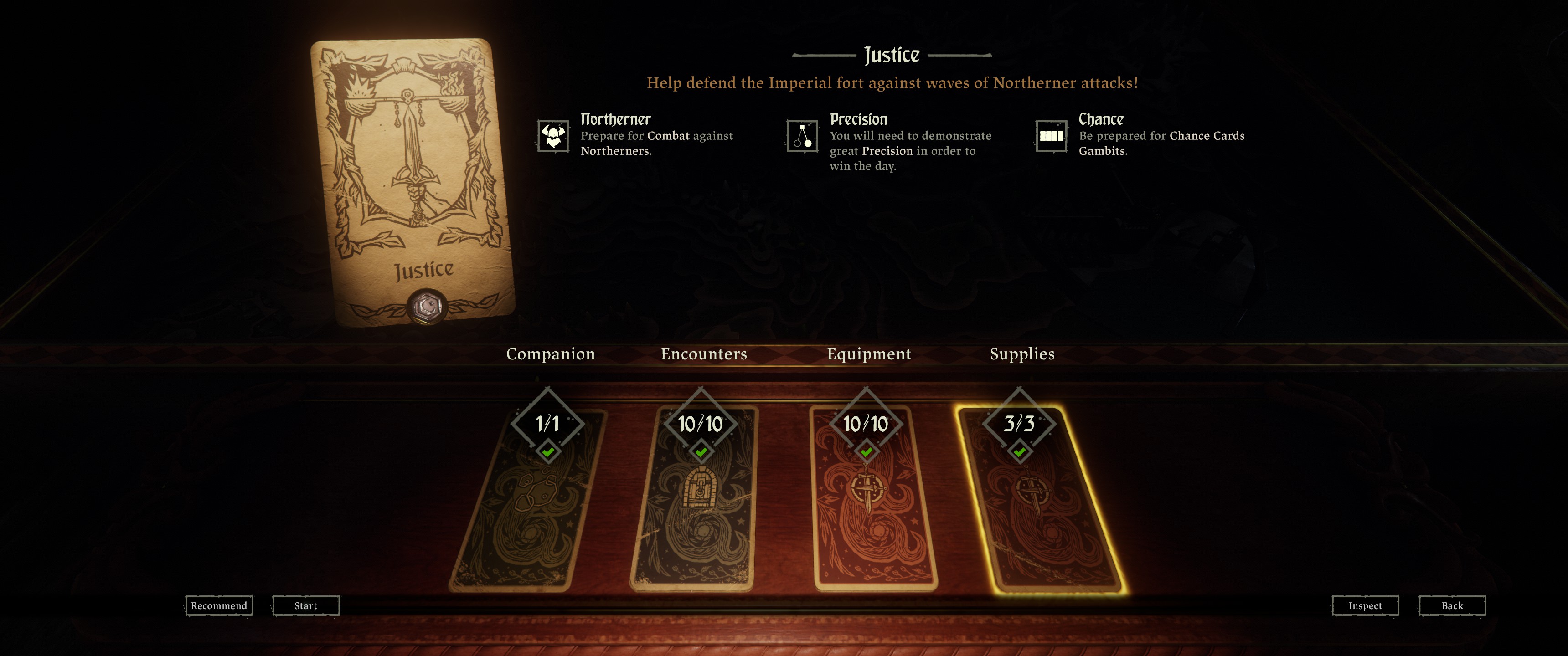The width and height of the screenshot is (1568, 656).
Task: Choose the Equipment deck card
Action: tap(873, 505)
